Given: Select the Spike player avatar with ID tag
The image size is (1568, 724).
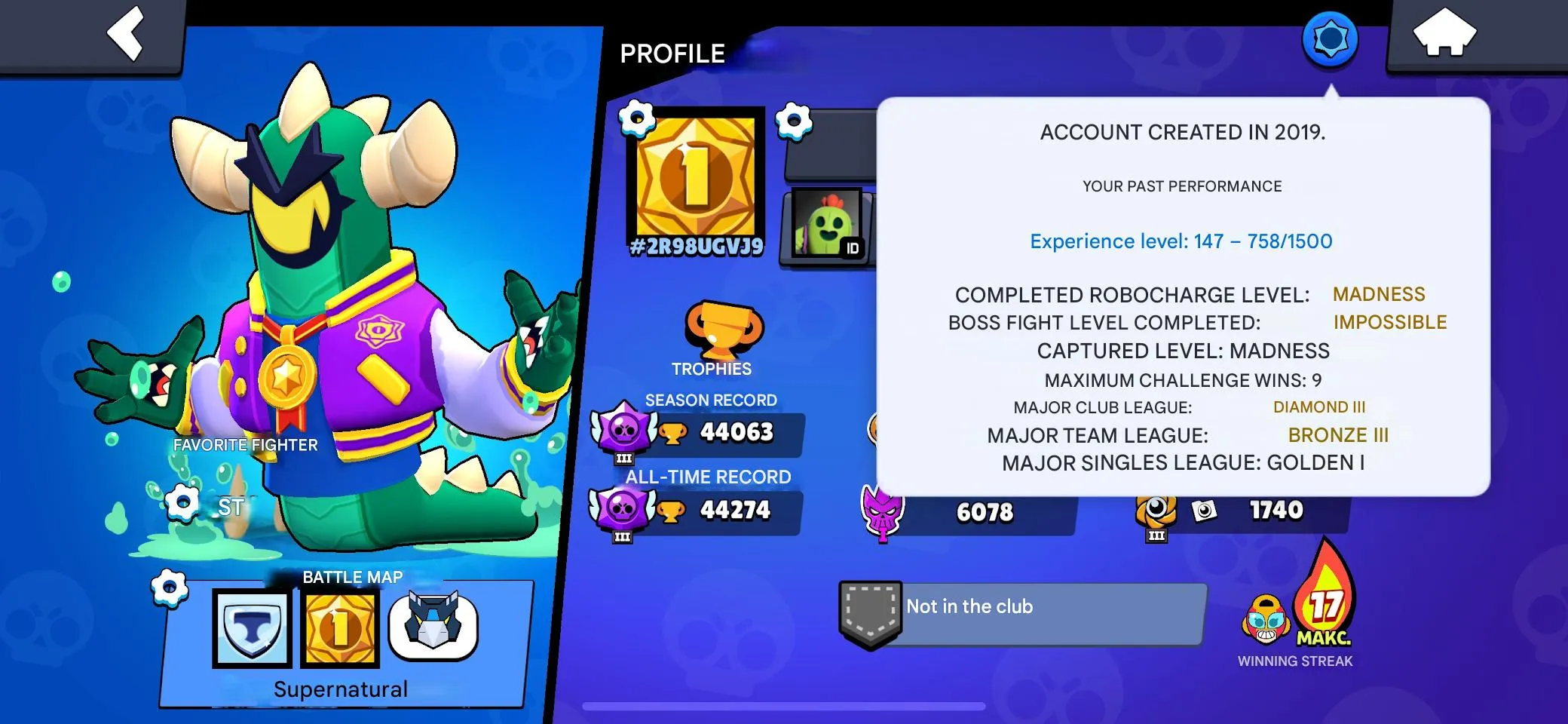Looking at the screenshot, I should (x=826, y=224).
